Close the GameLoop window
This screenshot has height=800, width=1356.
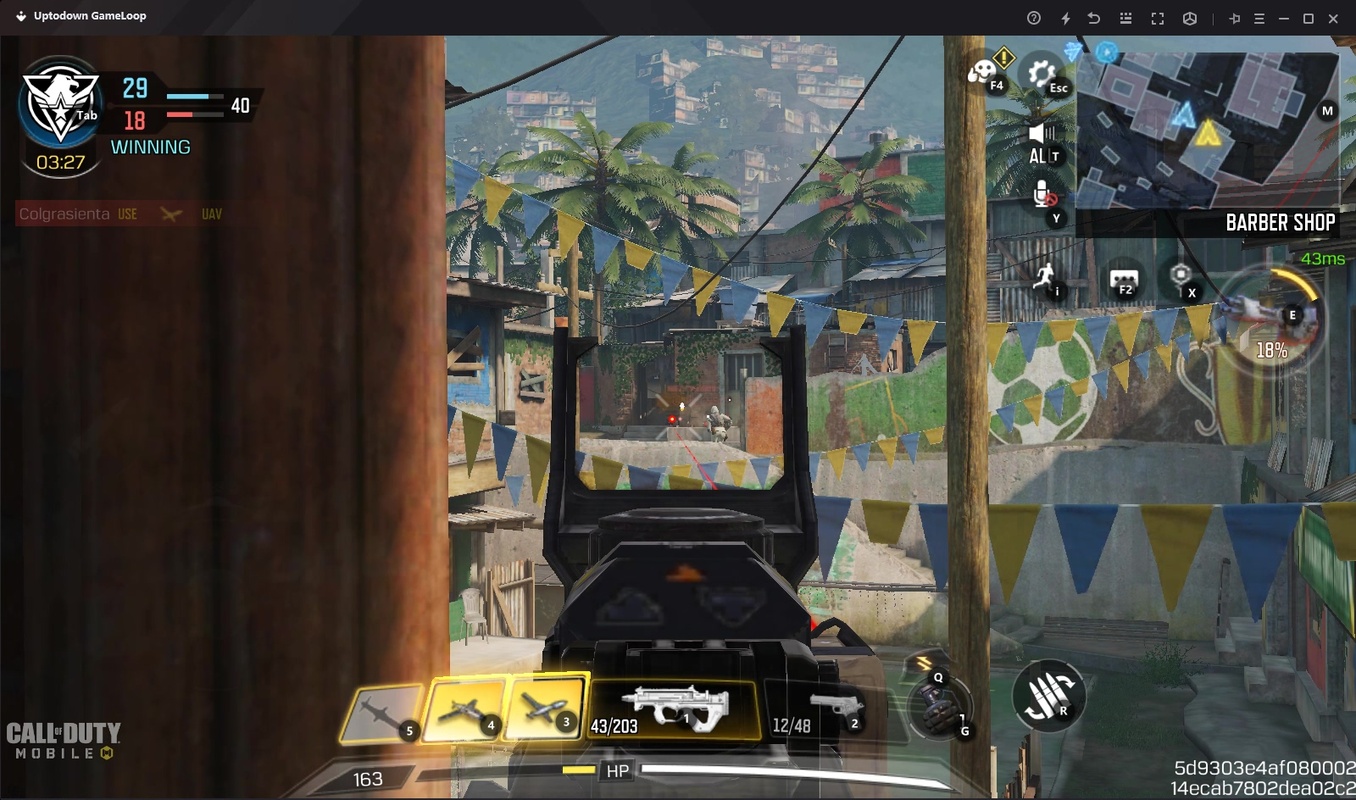(x=1333, y=18)
